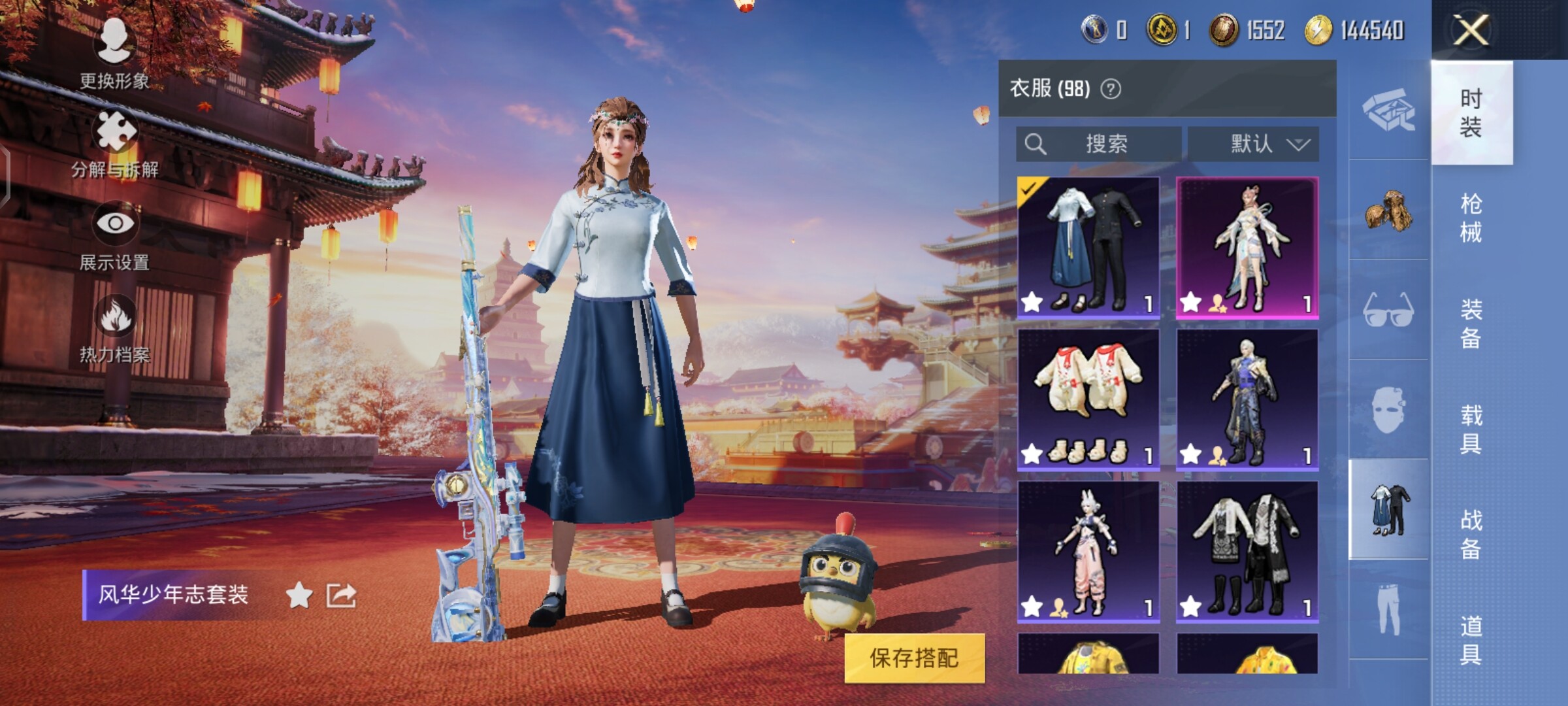The image size is (1568, 706).
Task: Close the wardrobe screen with the X button
Action: click(1471, 29)
